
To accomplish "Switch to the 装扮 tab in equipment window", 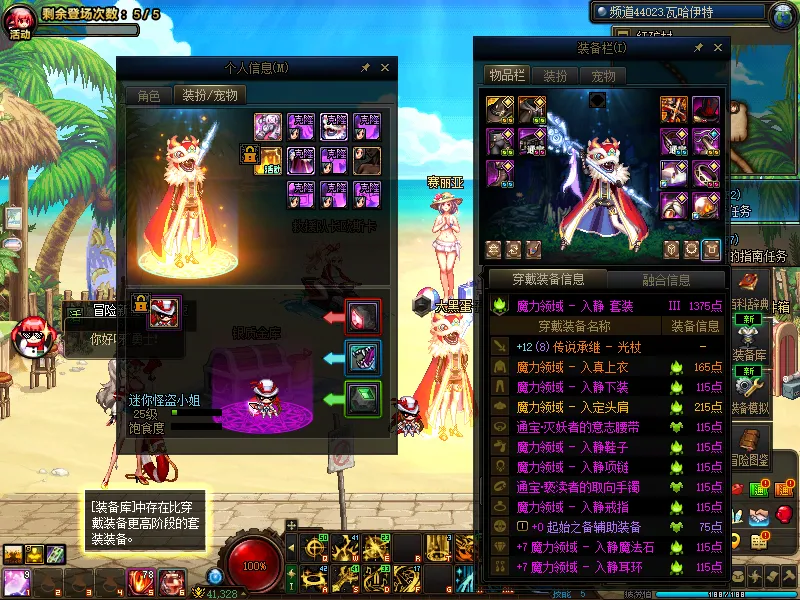I will (556, 76).
